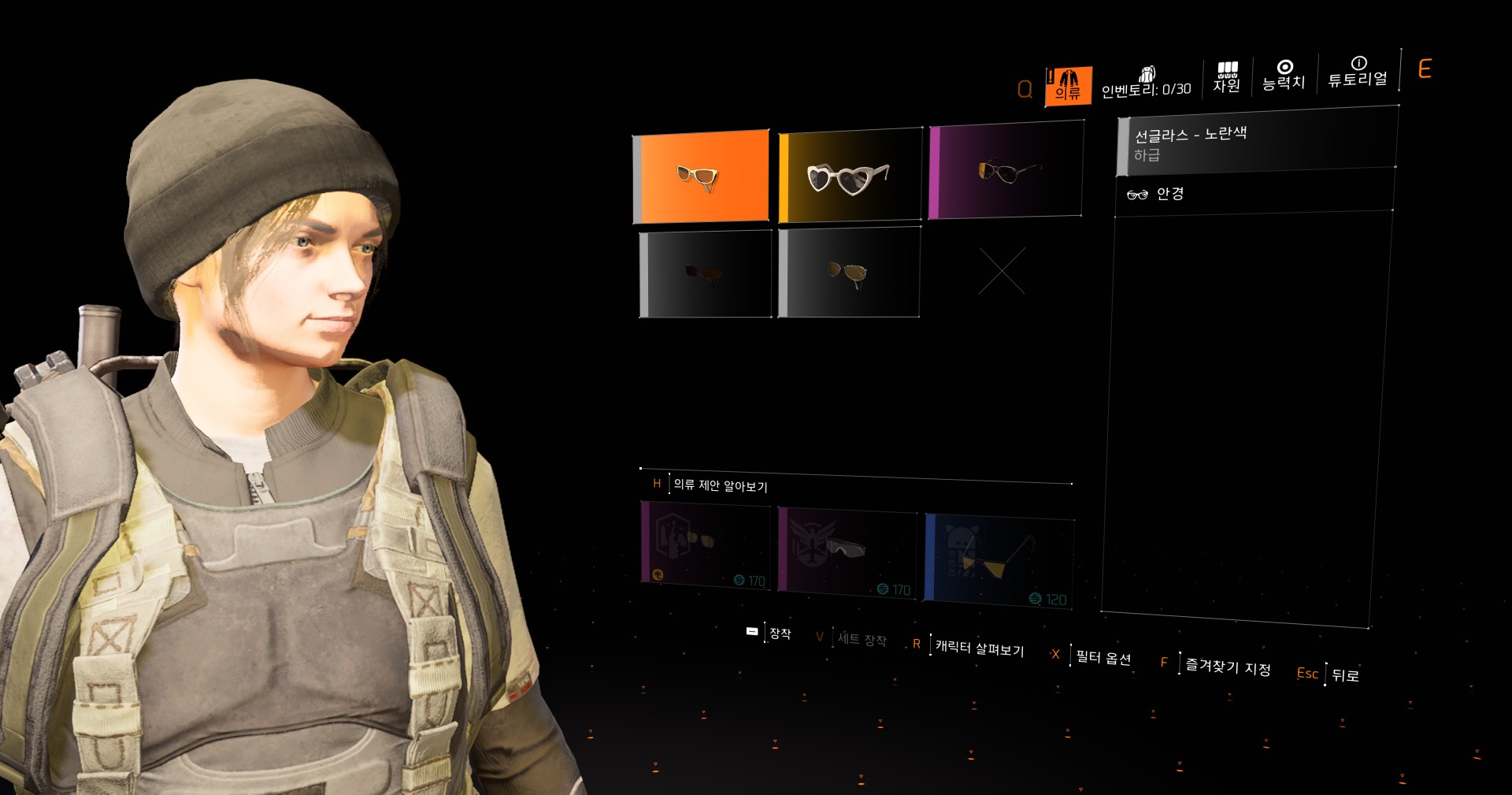
Task: Open 캐릭터 살펴보기 character inspect
Action: tap(978, 648)
